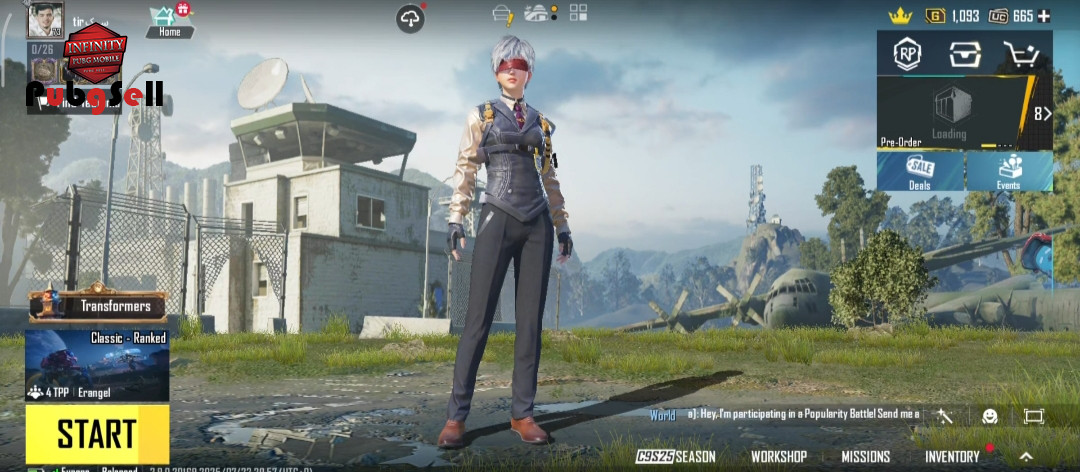
Task: Open the Classic Ranked mode selector
Action: click(x=97, y=365)
